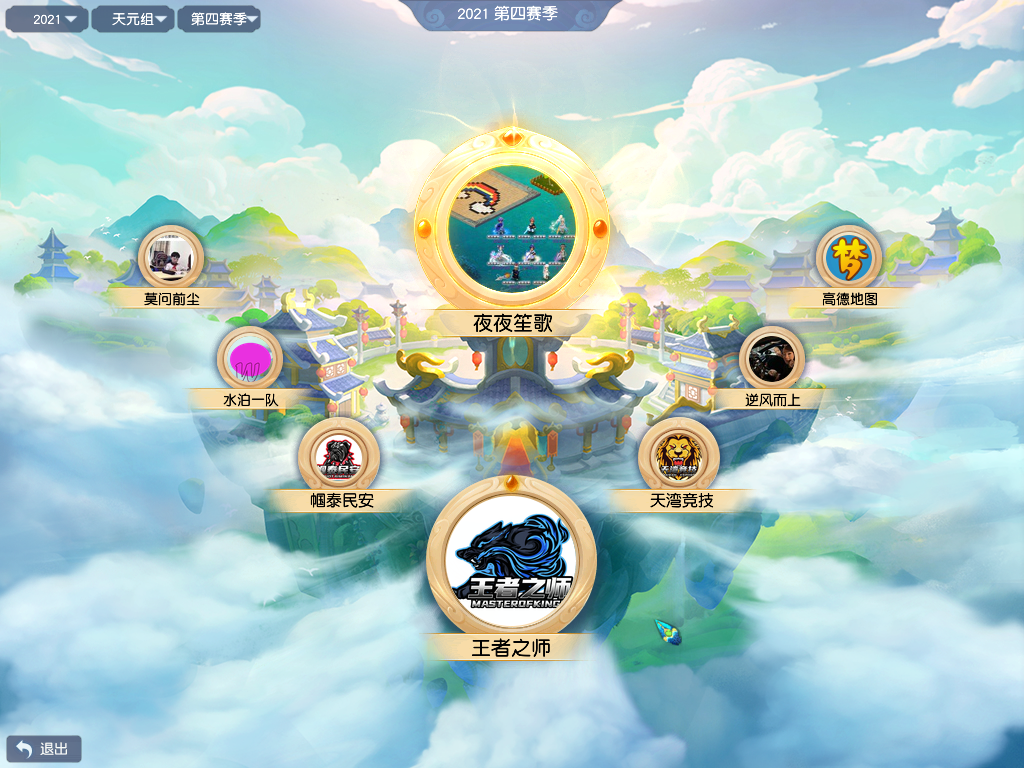The image size is (1024, 768).
Task: Select the 逆风而上 team portrait
Action: click(x=772, y=360)
